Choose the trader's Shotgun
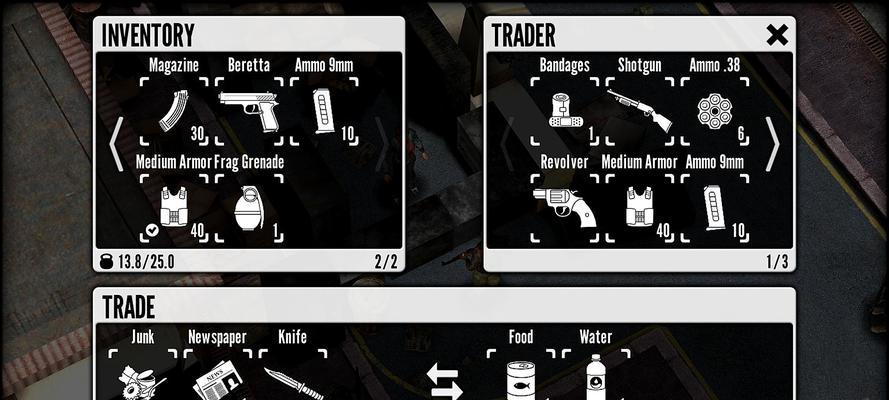The width and height of the screenshot is (889, 400). pyautogui.click(x=639, y=110)
